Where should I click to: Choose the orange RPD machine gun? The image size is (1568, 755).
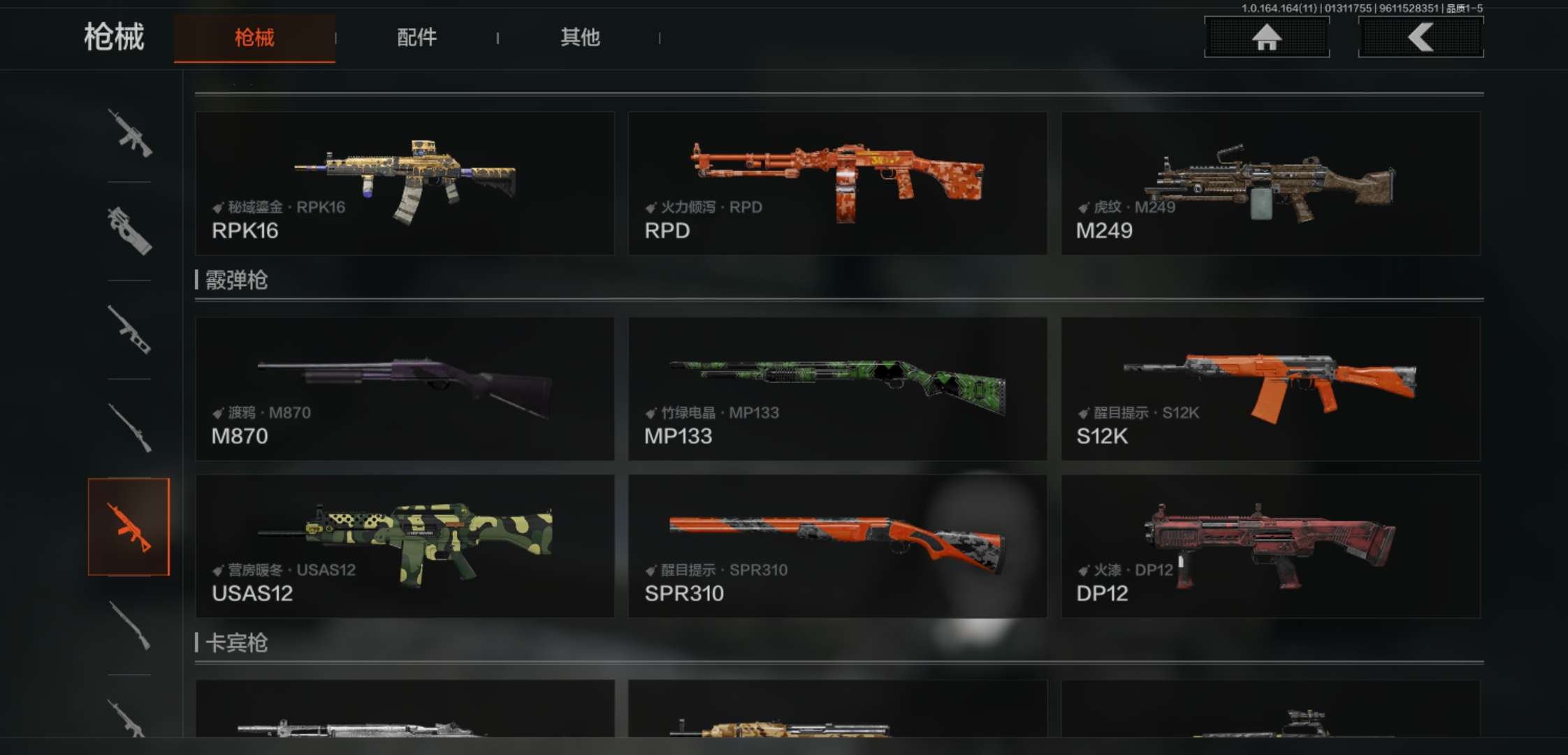[x=837, y=183]
